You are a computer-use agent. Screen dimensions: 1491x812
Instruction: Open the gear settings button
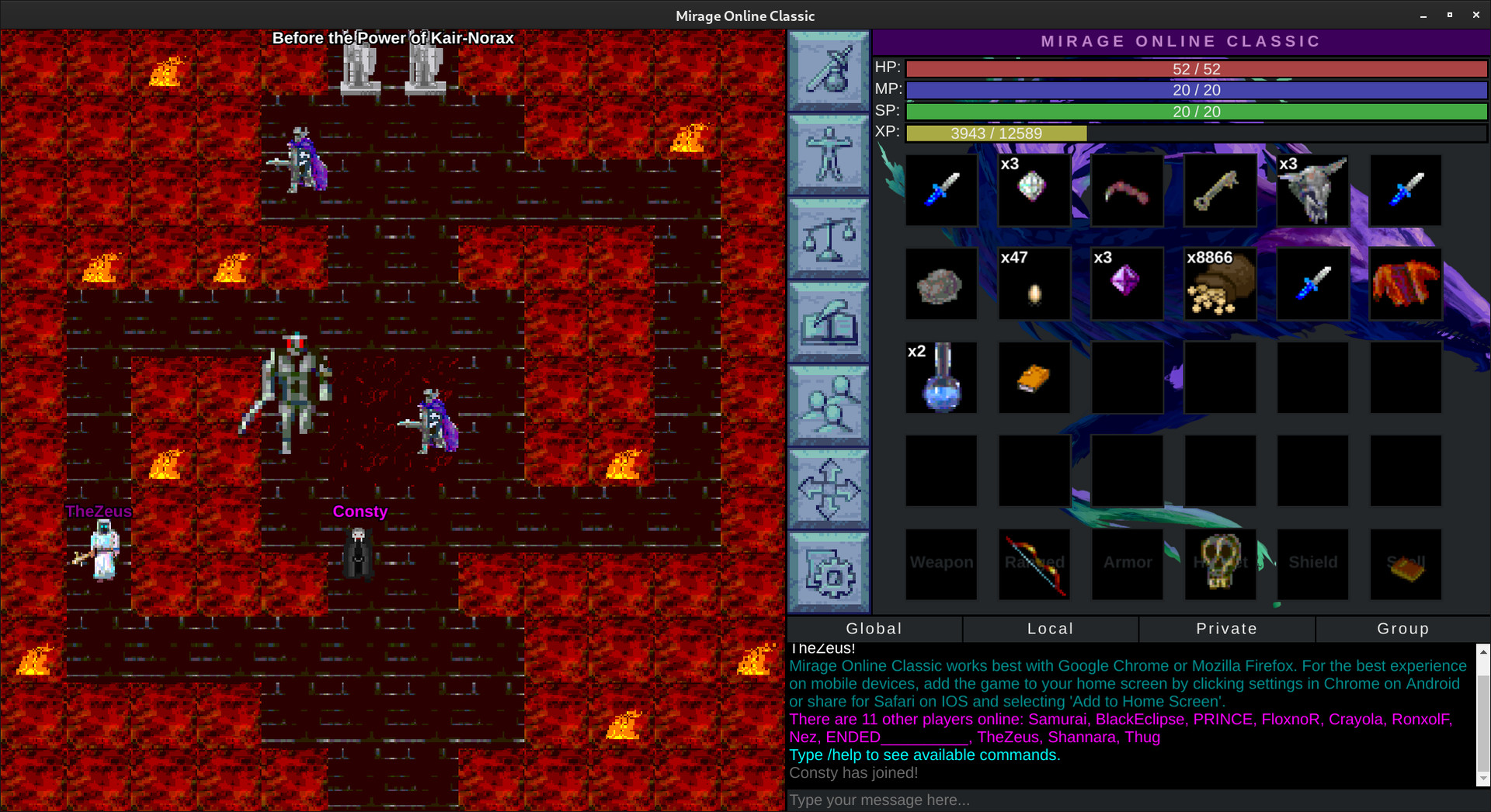[829, 572]
